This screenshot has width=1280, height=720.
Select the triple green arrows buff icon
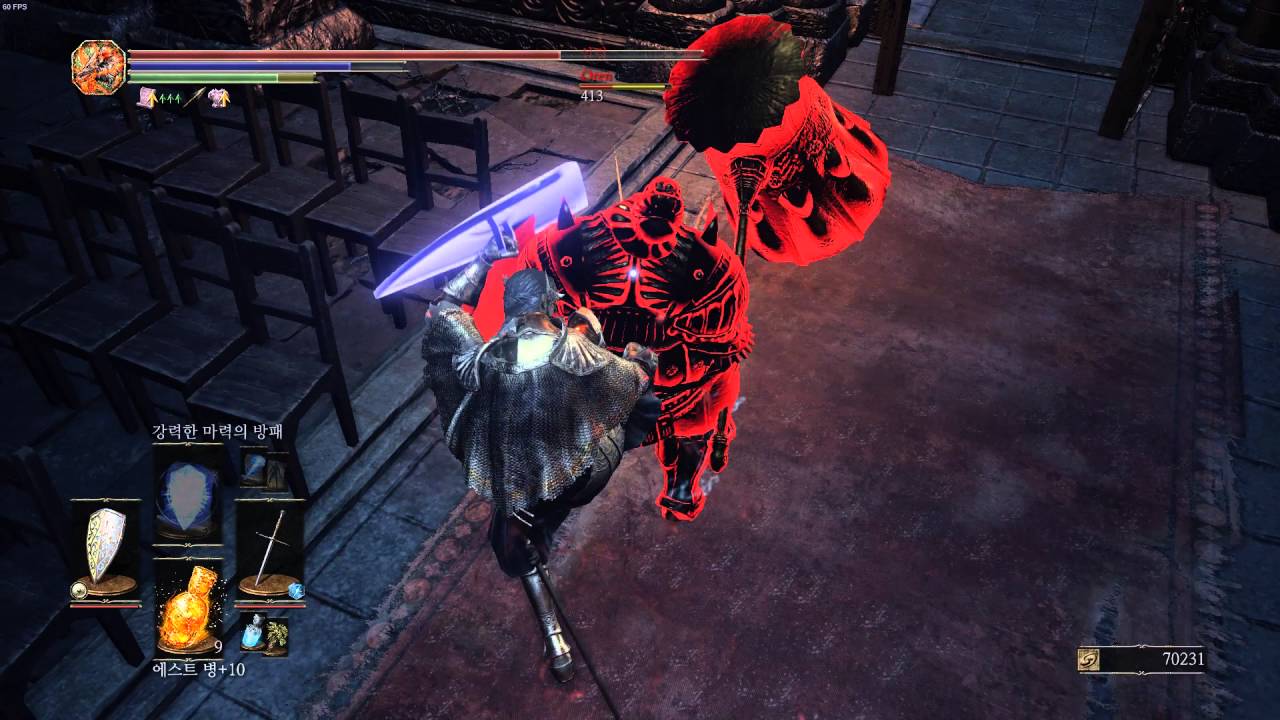(x=170, y=96)
